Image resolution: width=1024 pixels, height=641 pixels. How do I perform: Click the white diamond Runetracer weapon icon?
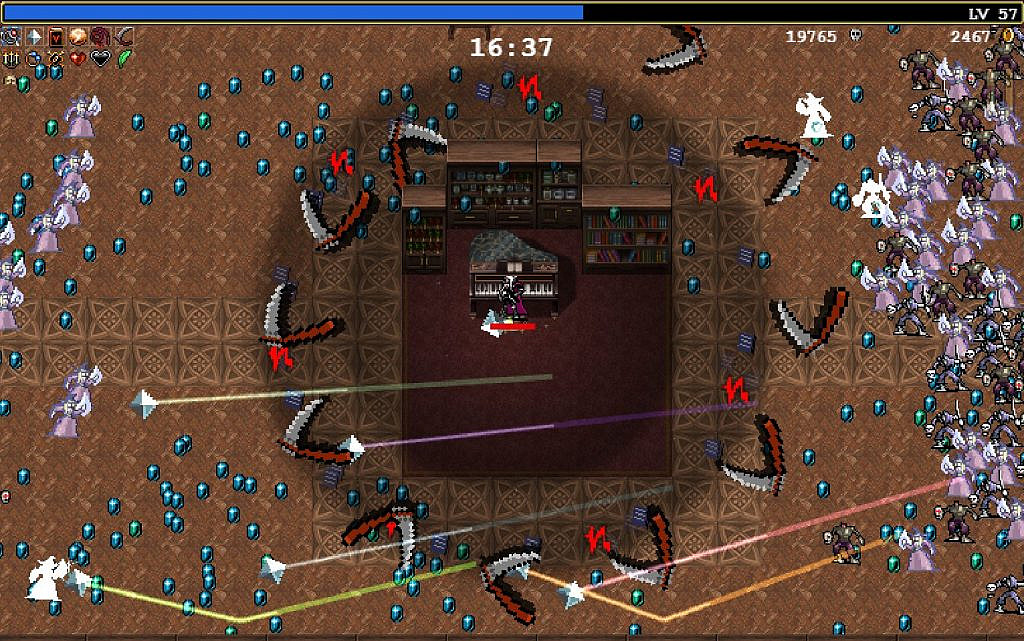(35, 37)
